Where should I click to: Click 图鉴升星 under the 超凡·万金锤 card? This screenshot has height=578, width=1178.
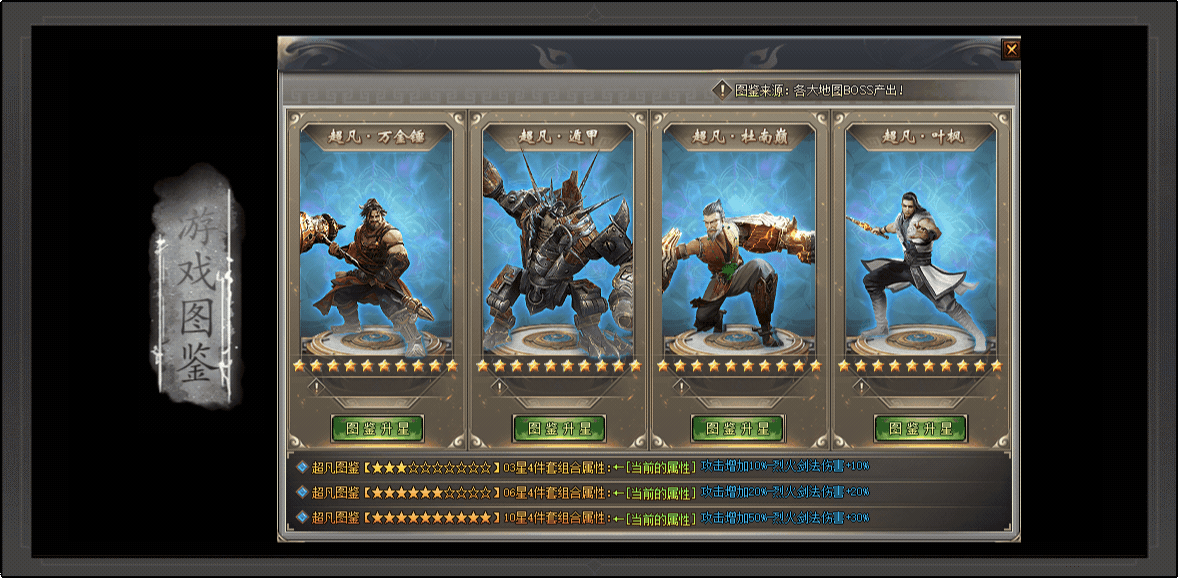coord(377,428)
